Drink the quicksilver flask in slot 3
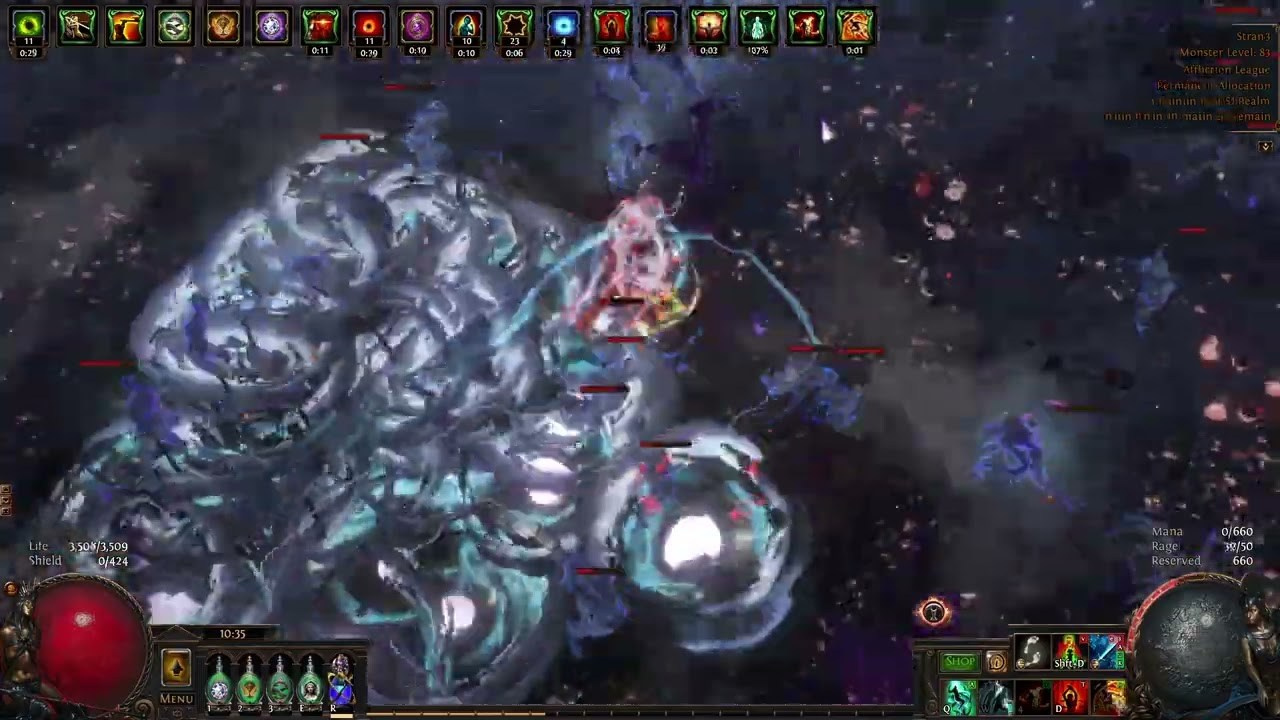This screenshot has height=720, width=1280. 280,687
